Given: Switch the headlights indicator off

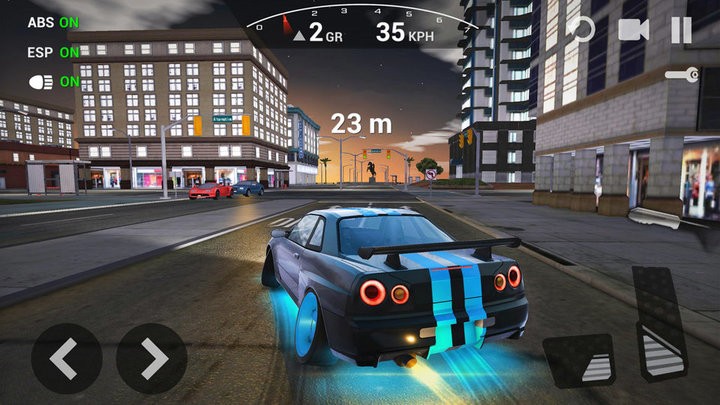Looking at the screenshot, I should coord(54,81).
